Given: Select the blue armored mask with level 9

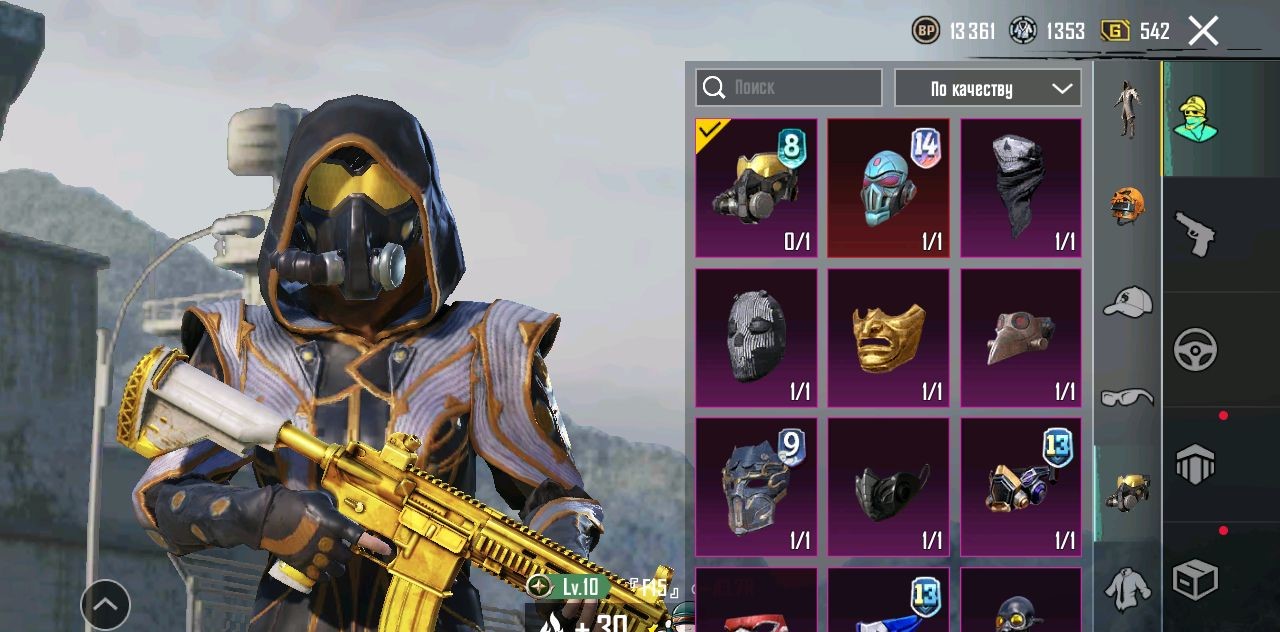Looking at the screenshot, I should 756,487.
